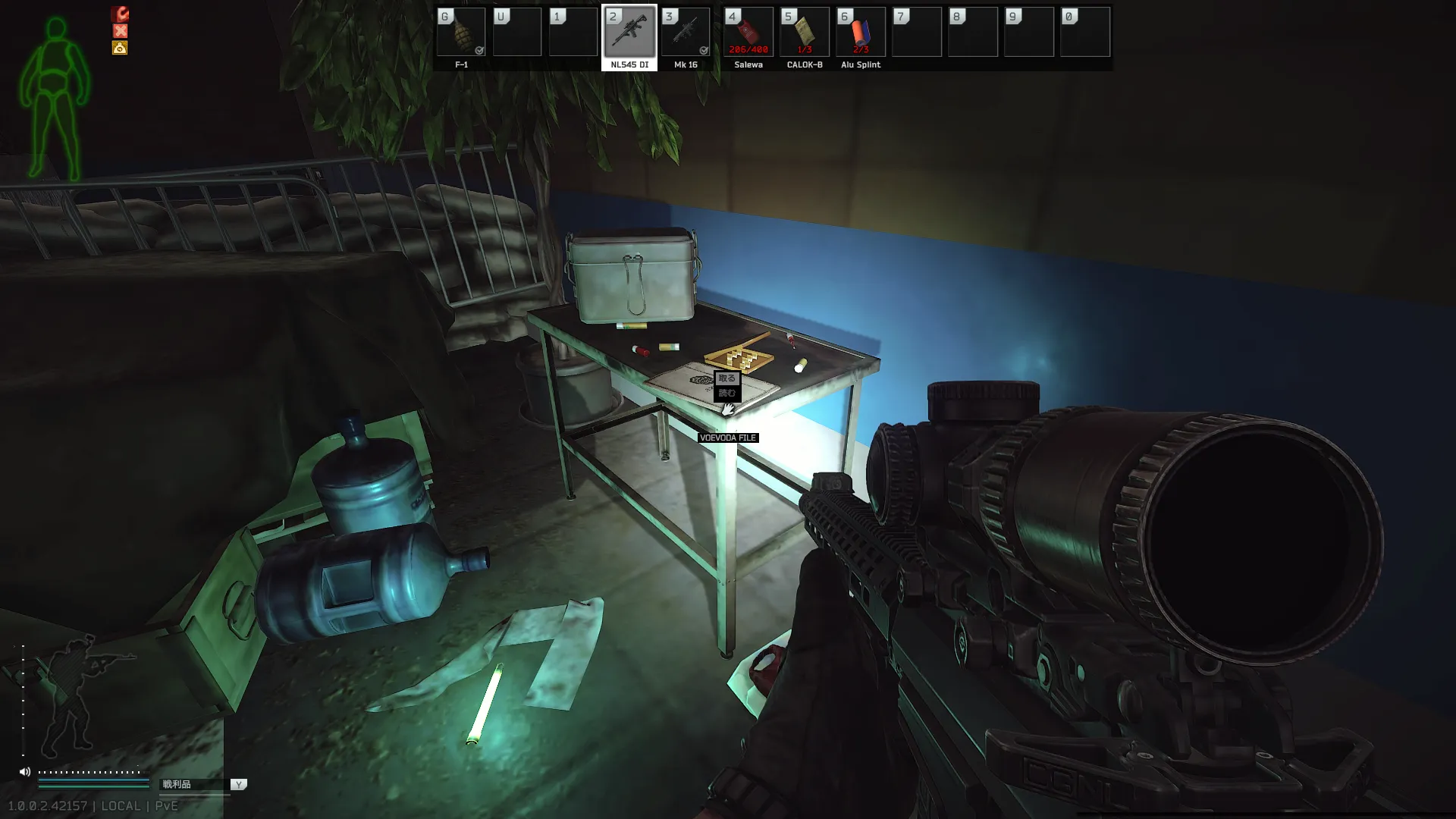Click the red intestine status icon
The image size is (1456, 819).
pos(120,14)
